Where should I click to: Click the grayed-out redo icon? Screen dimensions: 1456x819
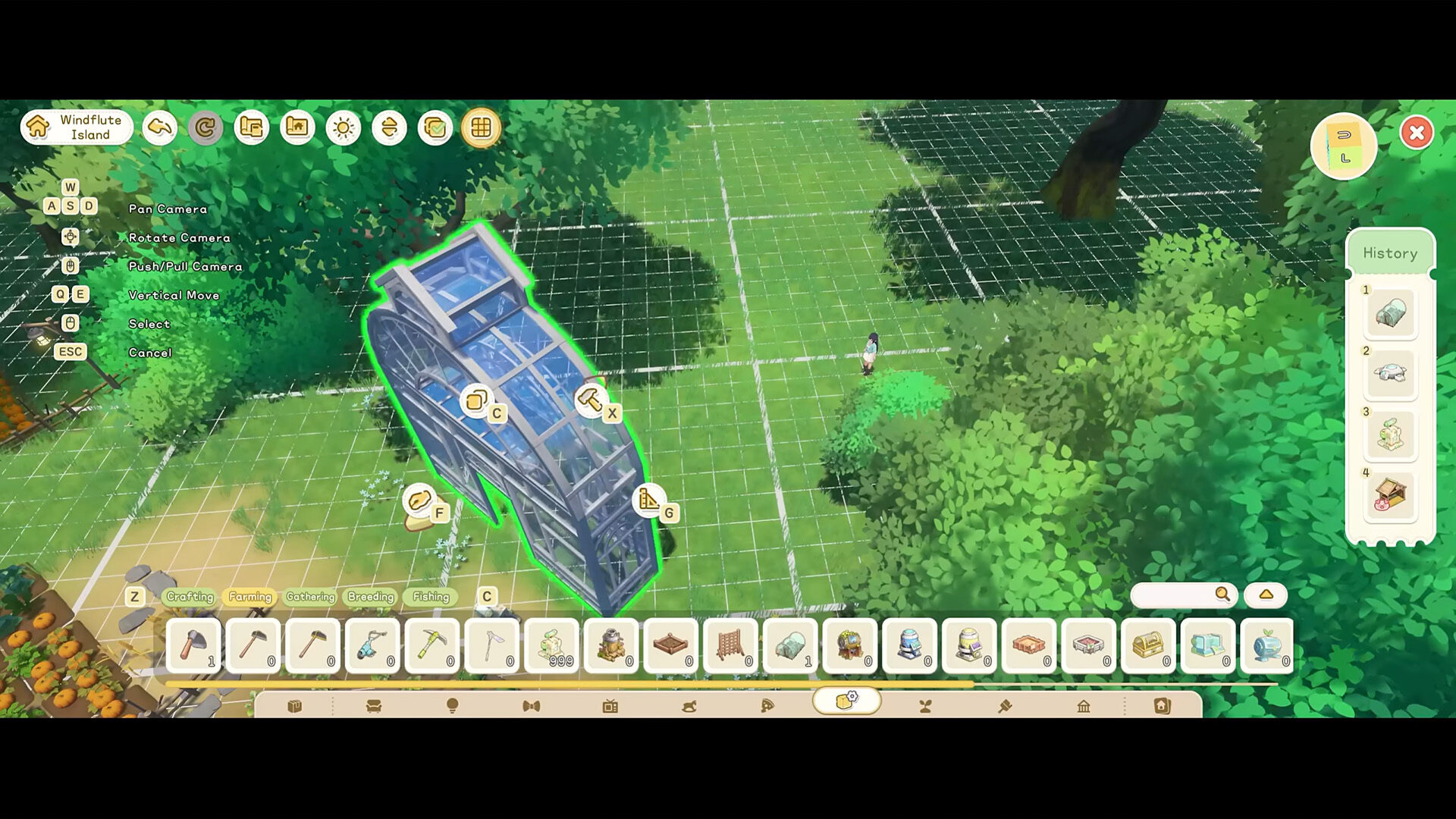tap(206, 127)
